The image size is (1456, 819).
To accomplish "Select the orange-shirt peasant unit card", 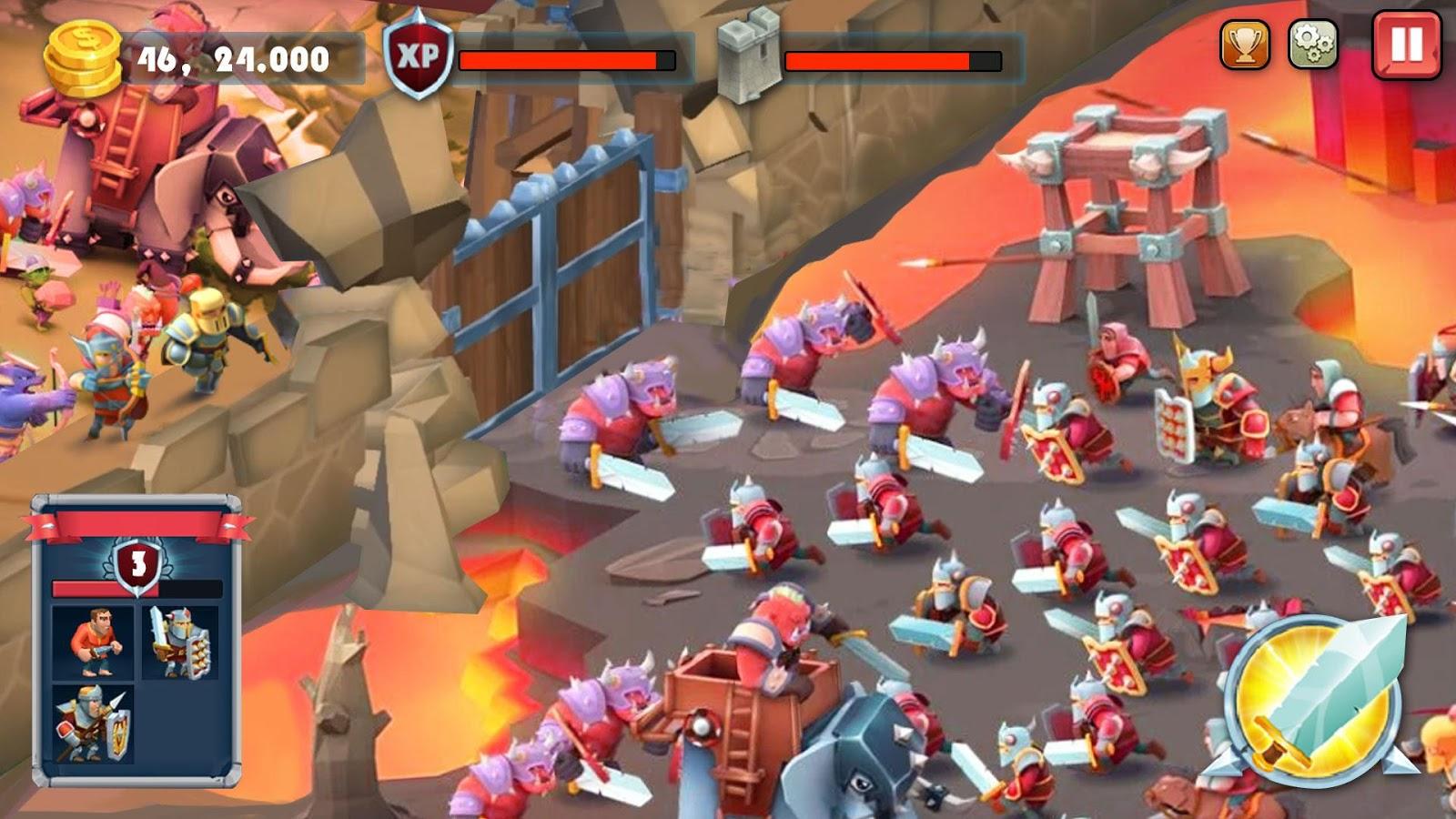I will (x=91, y=642).
